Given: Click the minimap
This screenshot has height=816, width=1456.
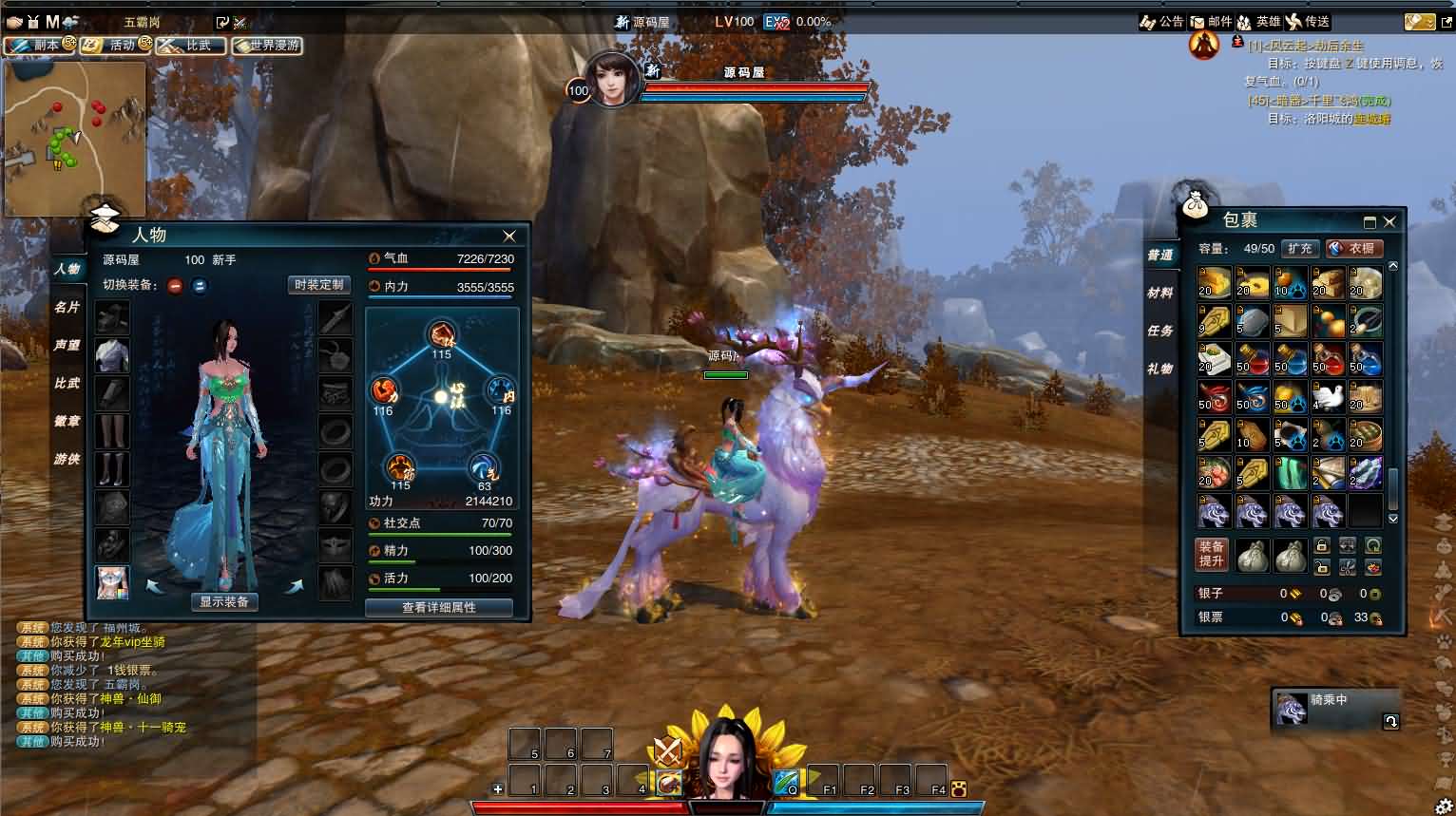Looking at the screenshot, I should [x=75, y=139].
